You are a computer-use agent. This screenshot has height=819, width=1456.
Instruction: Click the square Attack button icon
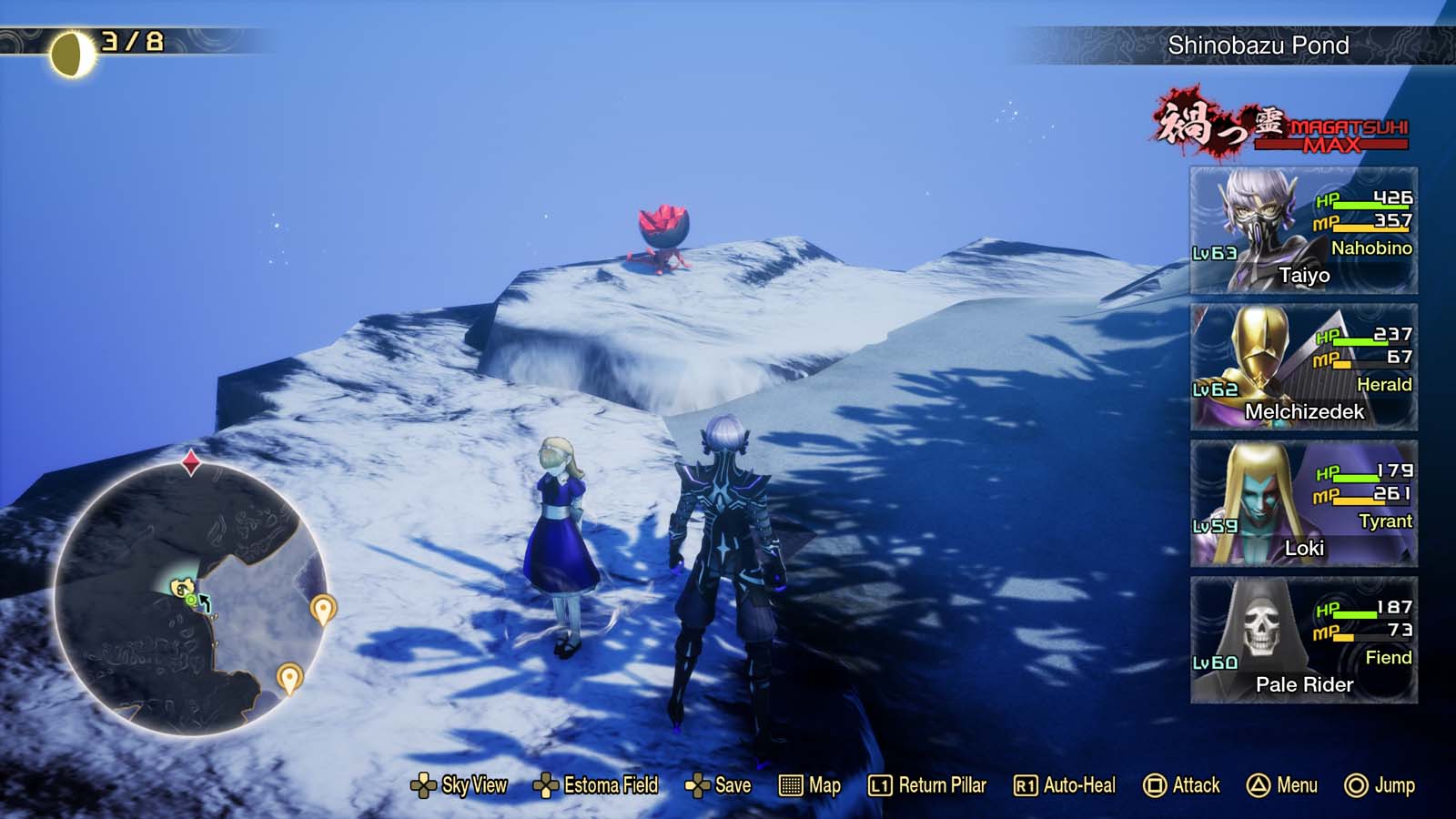point(1154,784)
